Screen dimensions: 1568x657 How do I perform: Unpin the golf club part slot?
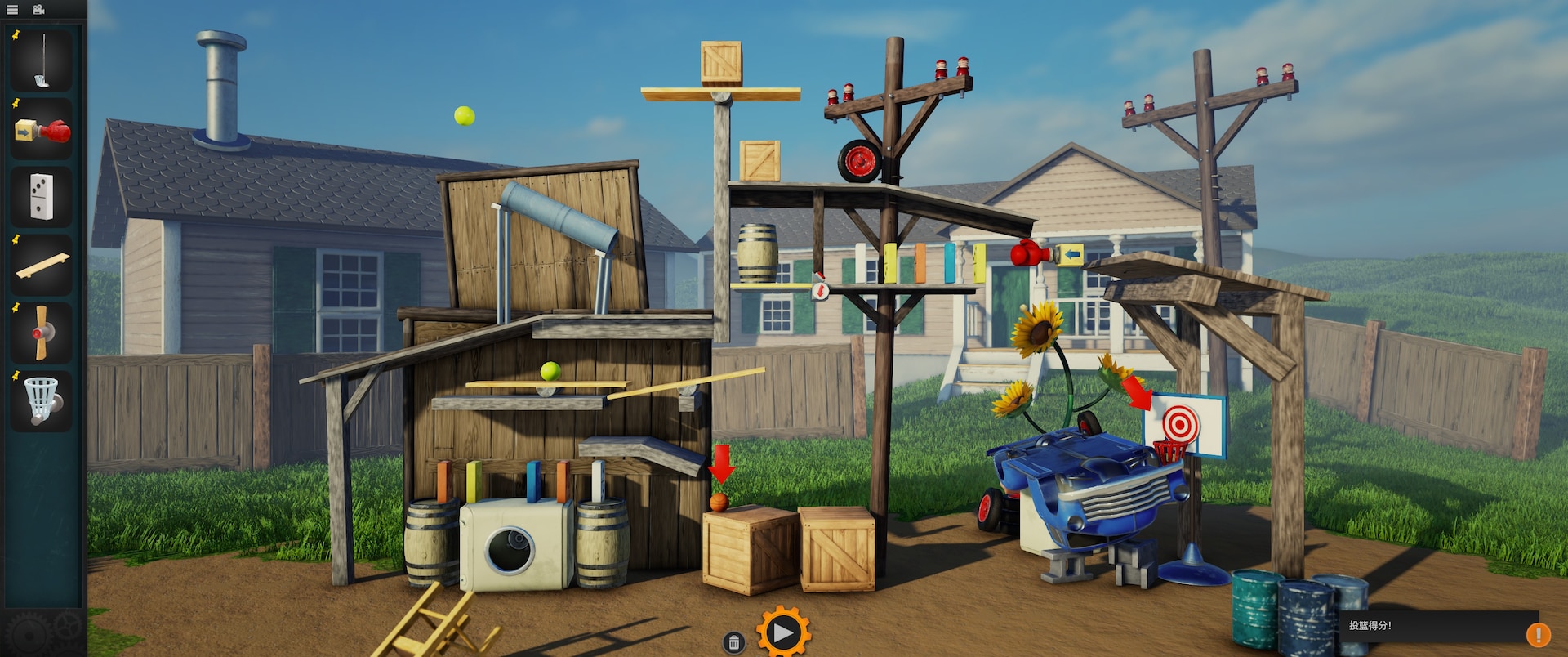[x=14, y=34]
